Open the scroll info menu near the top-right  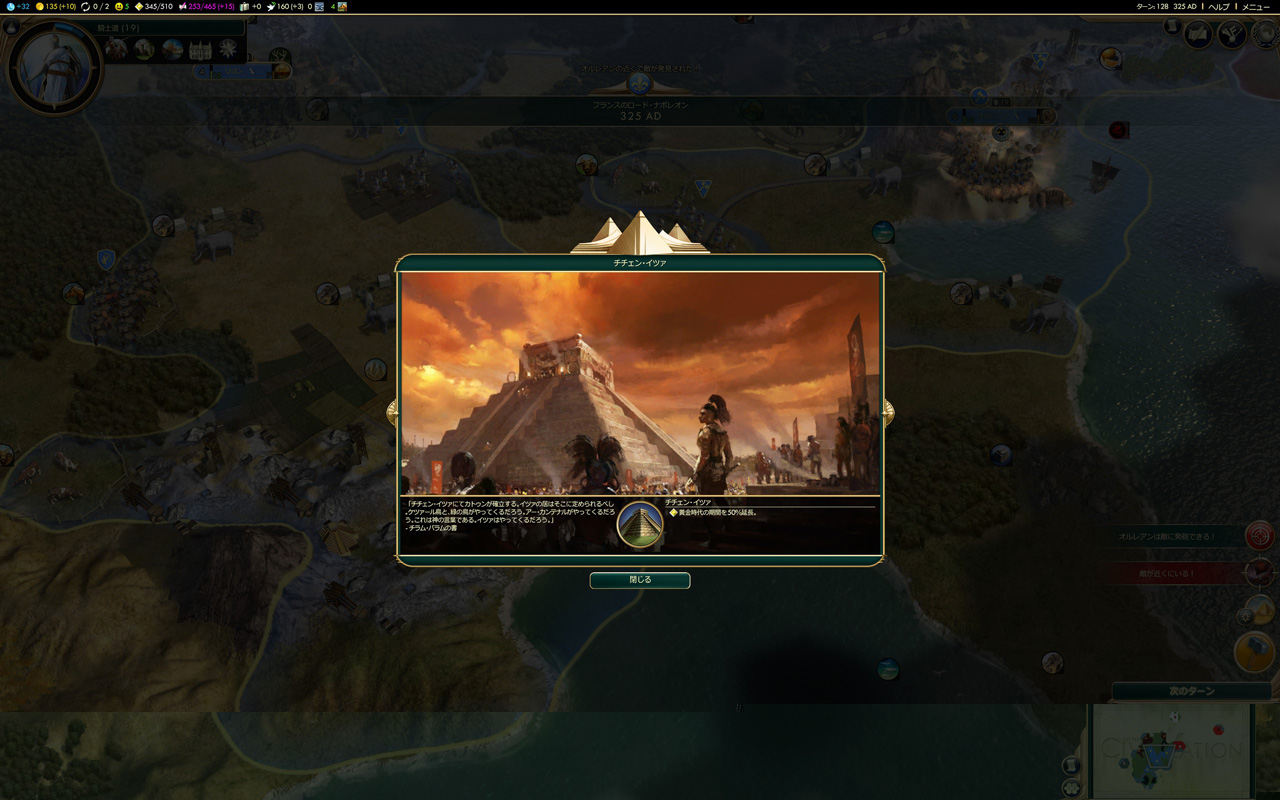1172,27
